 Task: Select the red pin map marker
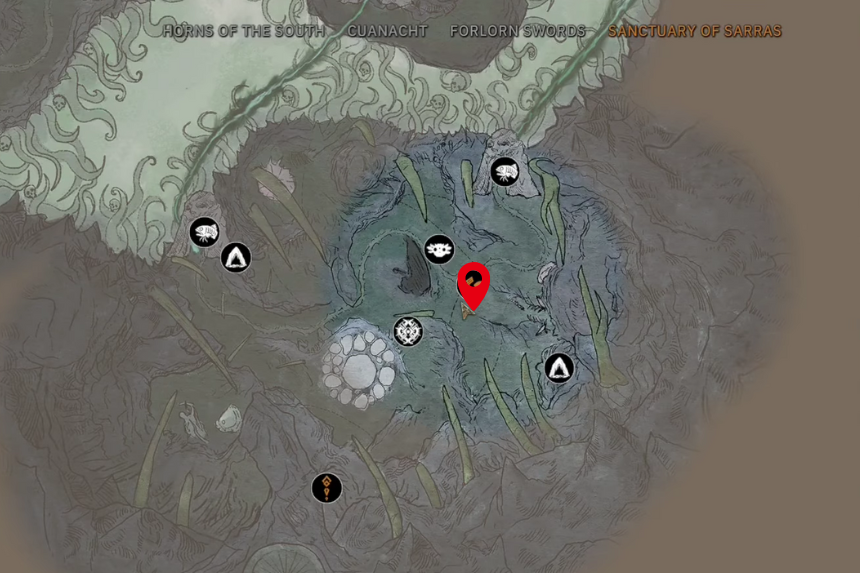click(473, 283)
